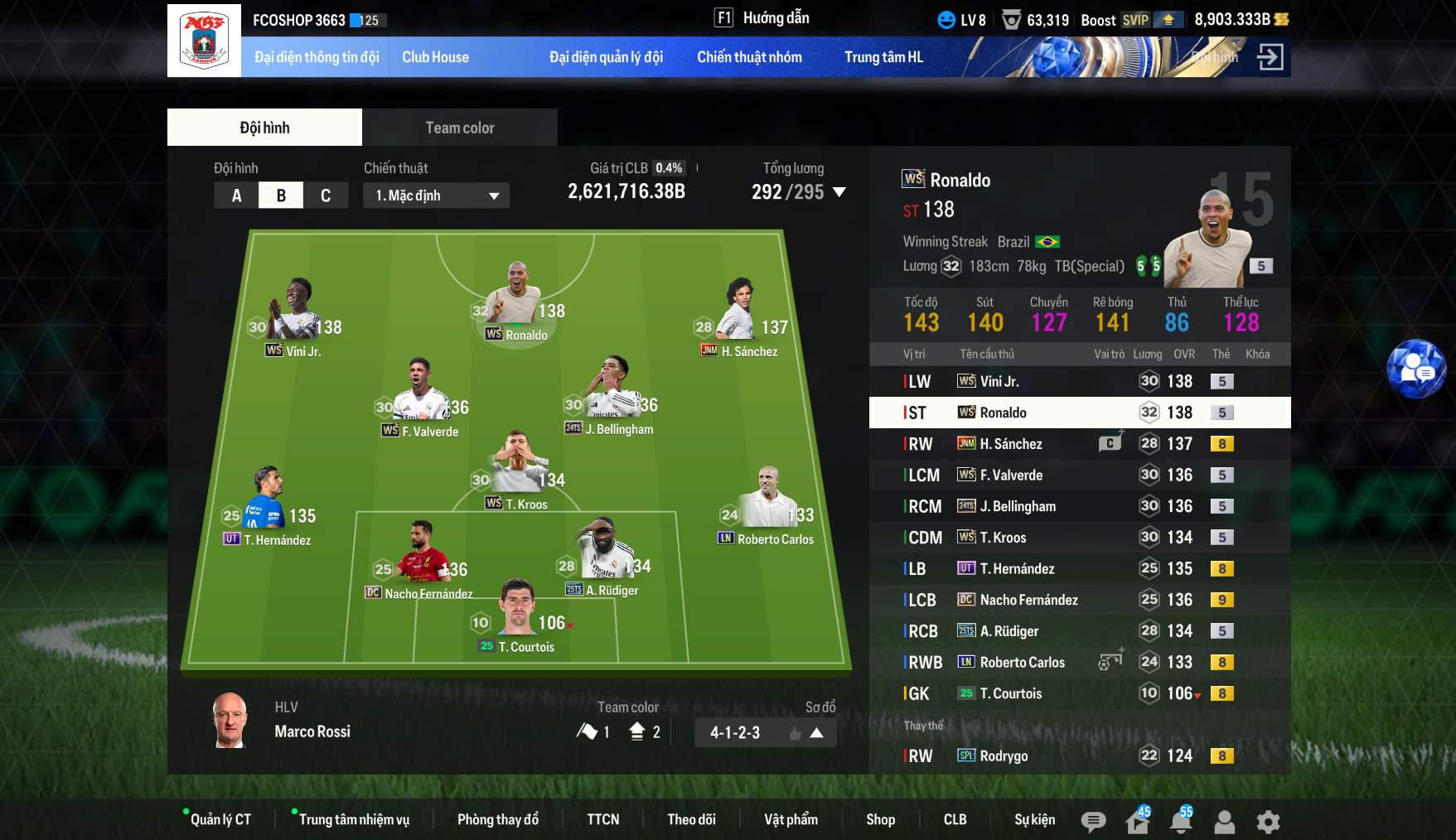Select substitute Rodrygo row

[x=1079, y=756]
